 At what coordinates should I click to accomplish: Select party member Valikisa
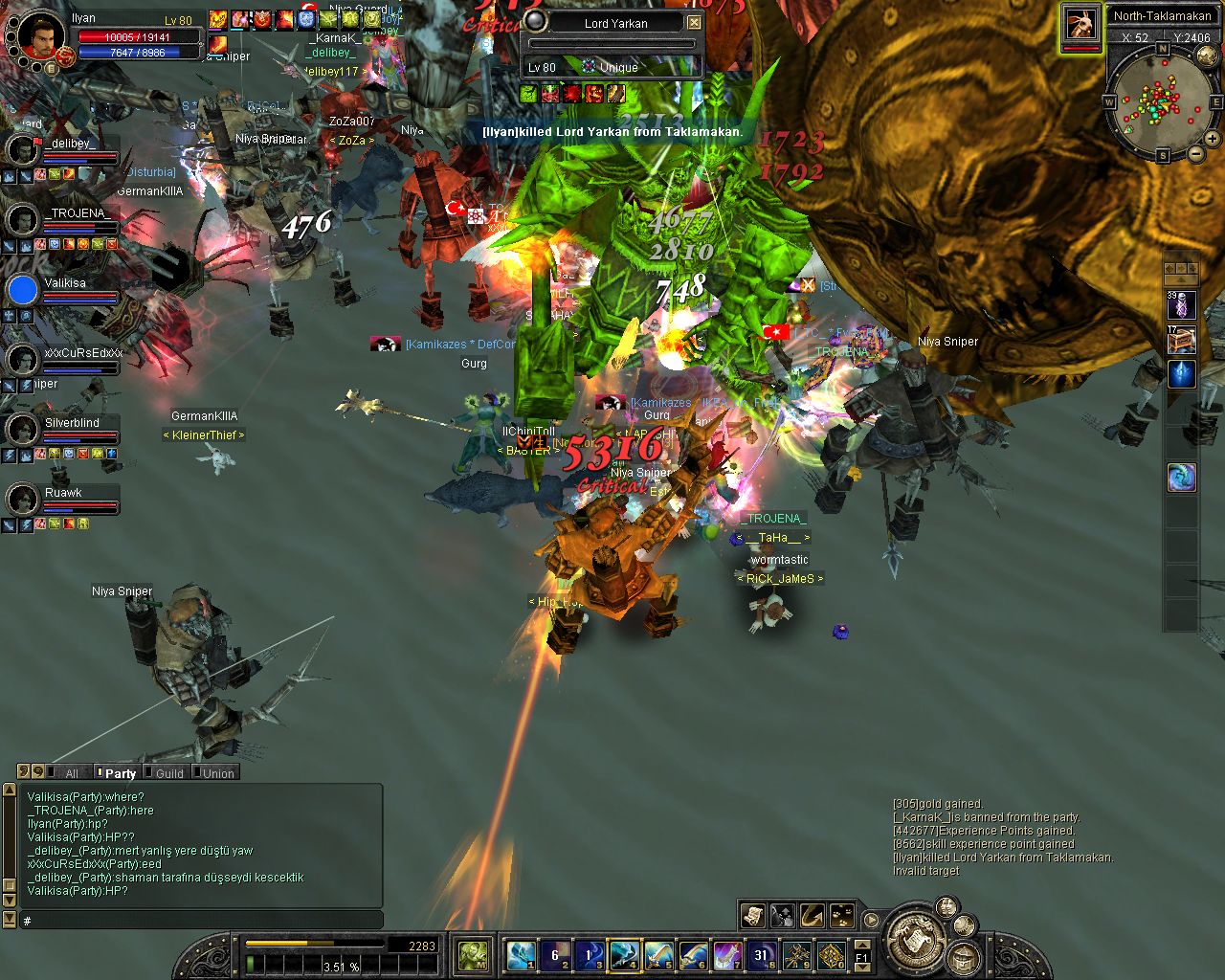[x=64, y=283]
